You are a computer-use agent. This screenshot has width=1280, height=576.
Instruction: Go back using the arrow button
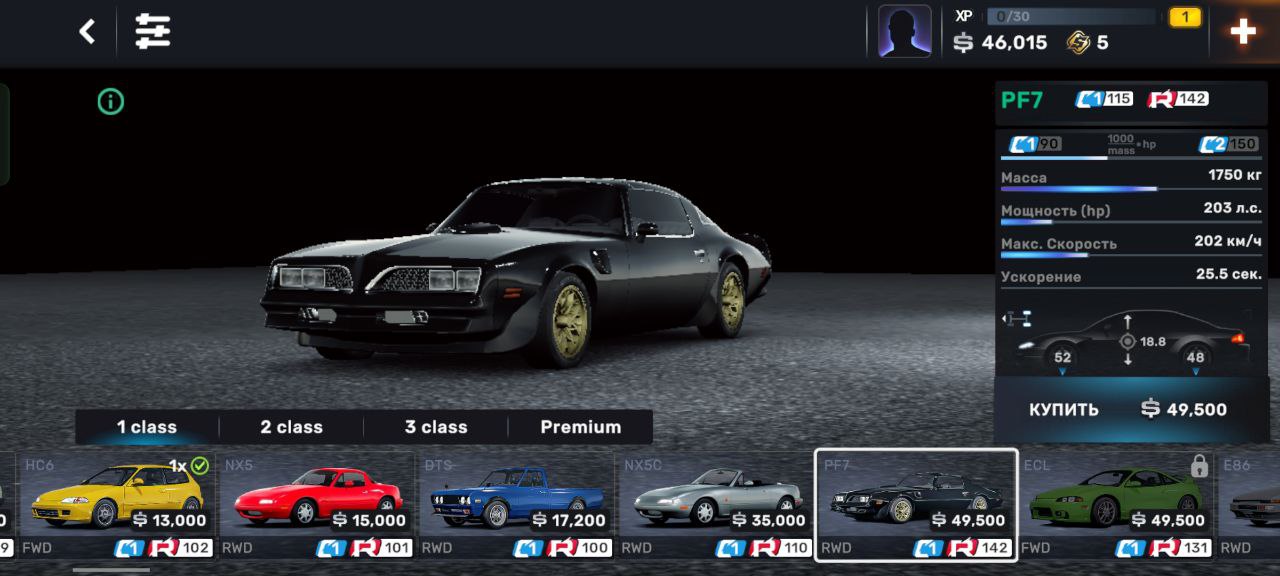(87, 32)
